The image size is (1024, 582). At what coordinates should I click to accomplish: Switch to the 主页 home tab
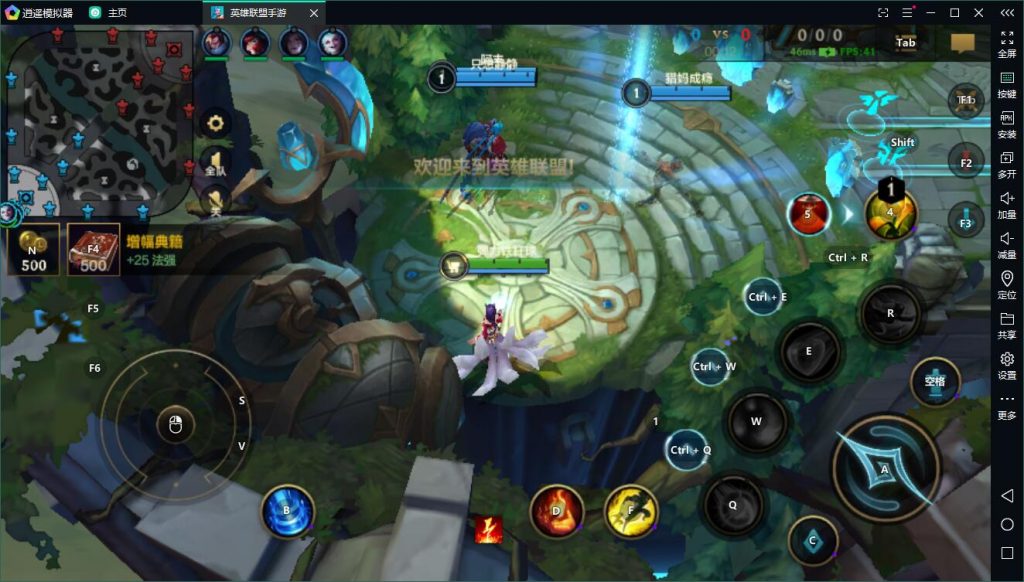(x=108, y=12)
